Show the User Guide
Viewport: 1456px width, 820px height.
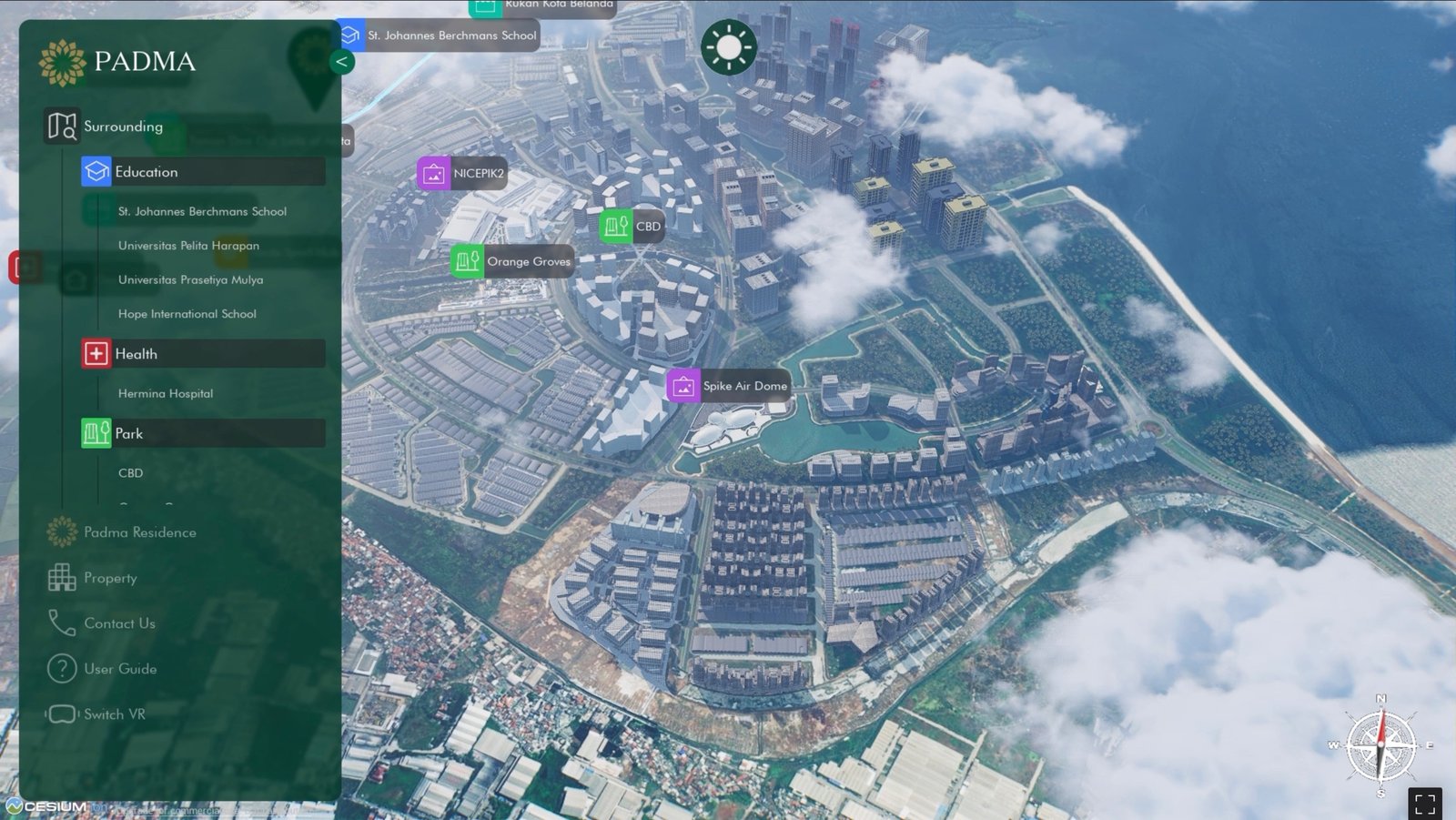(119, 669)
